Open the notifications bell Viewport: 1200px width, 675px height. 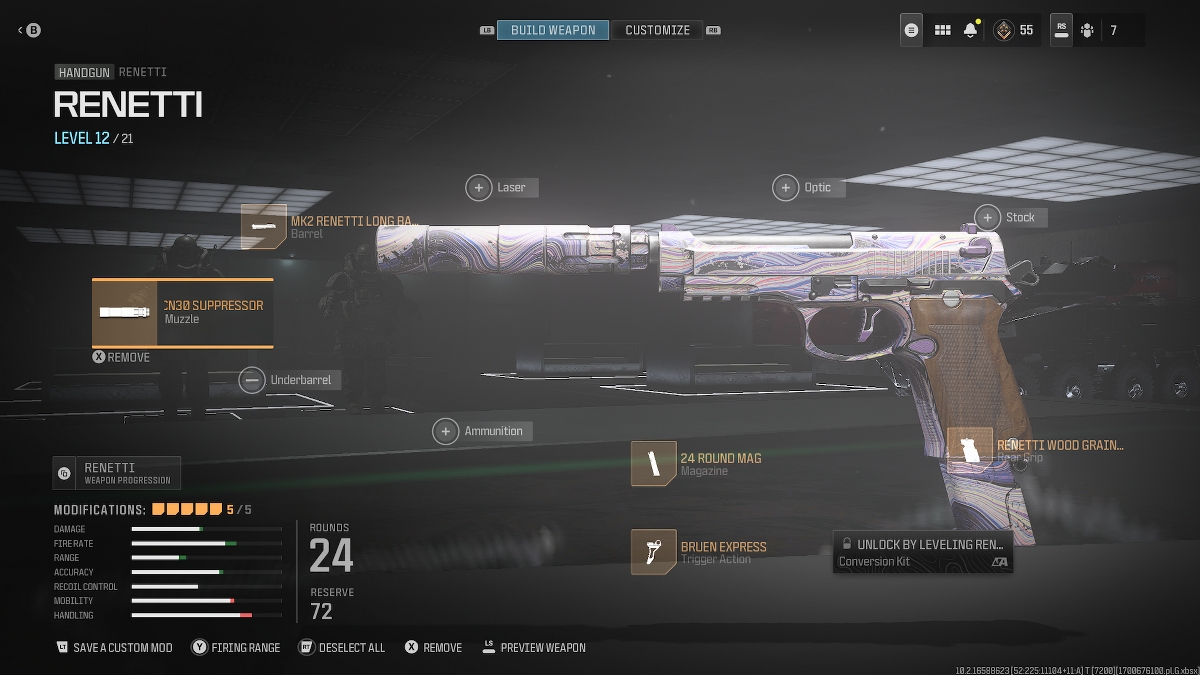[x=970, y=30]
